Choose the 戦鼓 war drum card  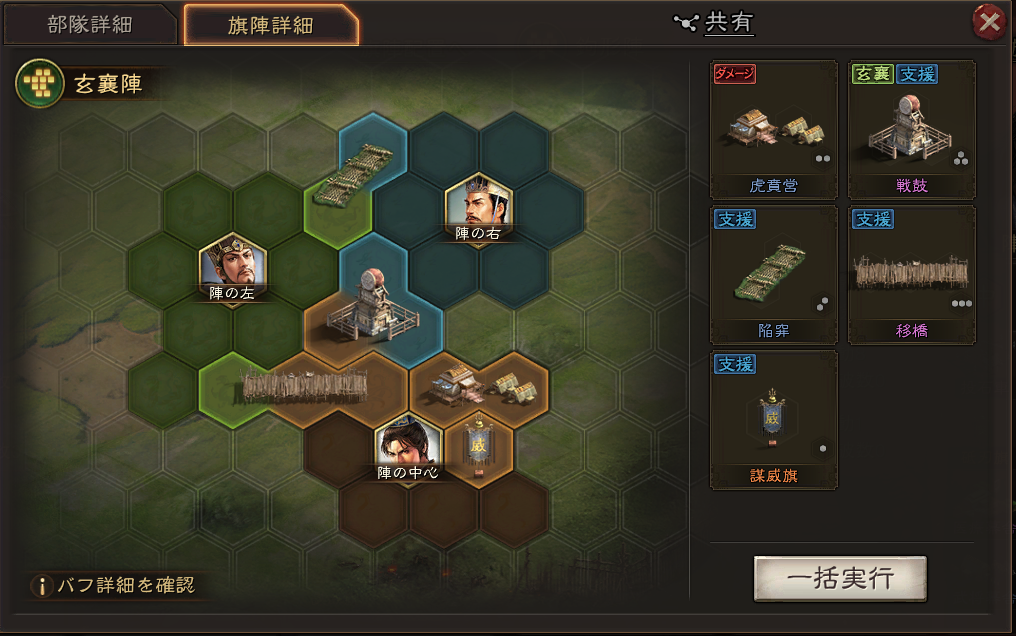click(x=911, y=130)
